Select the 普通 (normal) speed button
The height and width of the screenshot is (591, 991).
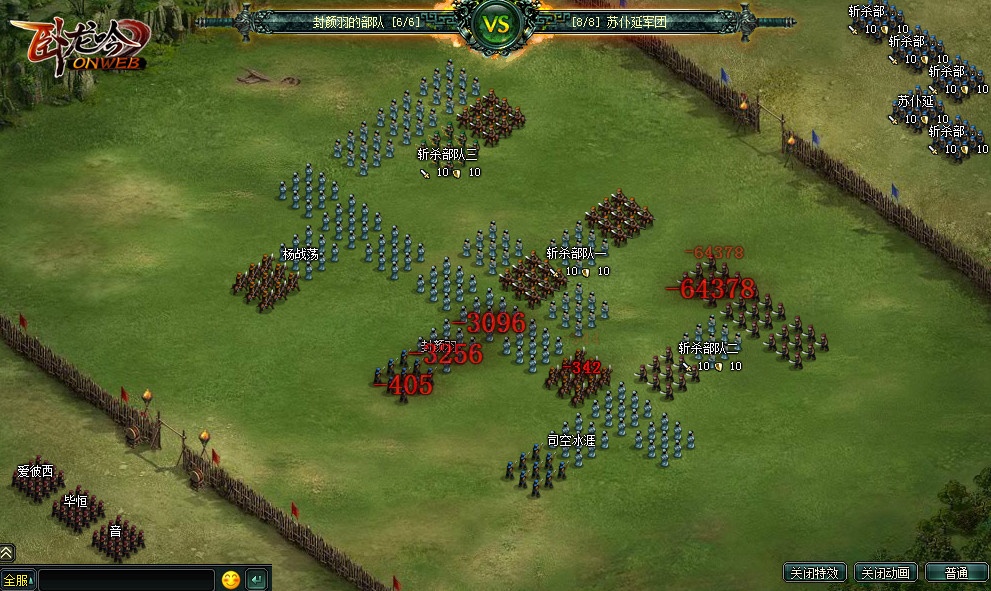click(x=955, y=573)
